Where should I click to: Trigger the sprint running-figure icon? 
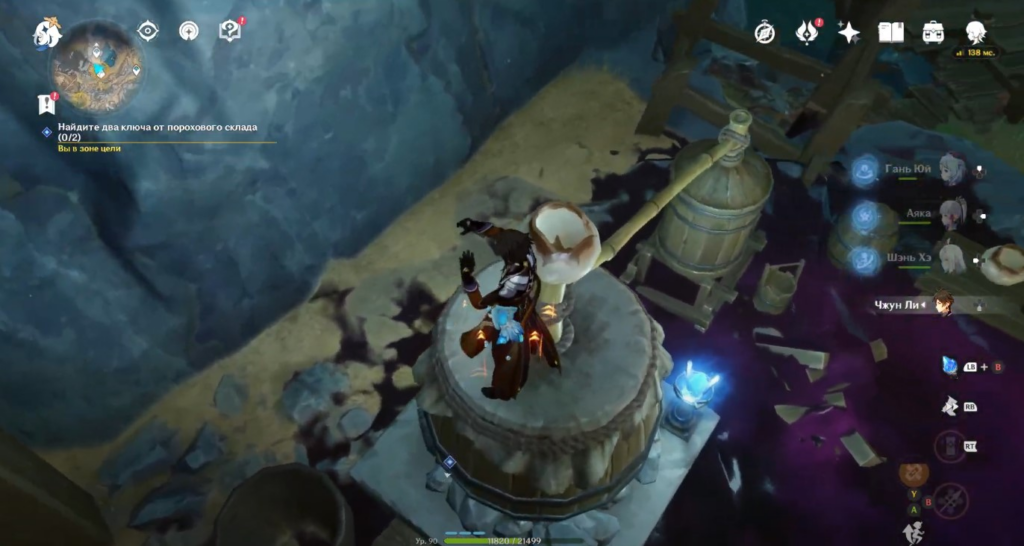913,532
